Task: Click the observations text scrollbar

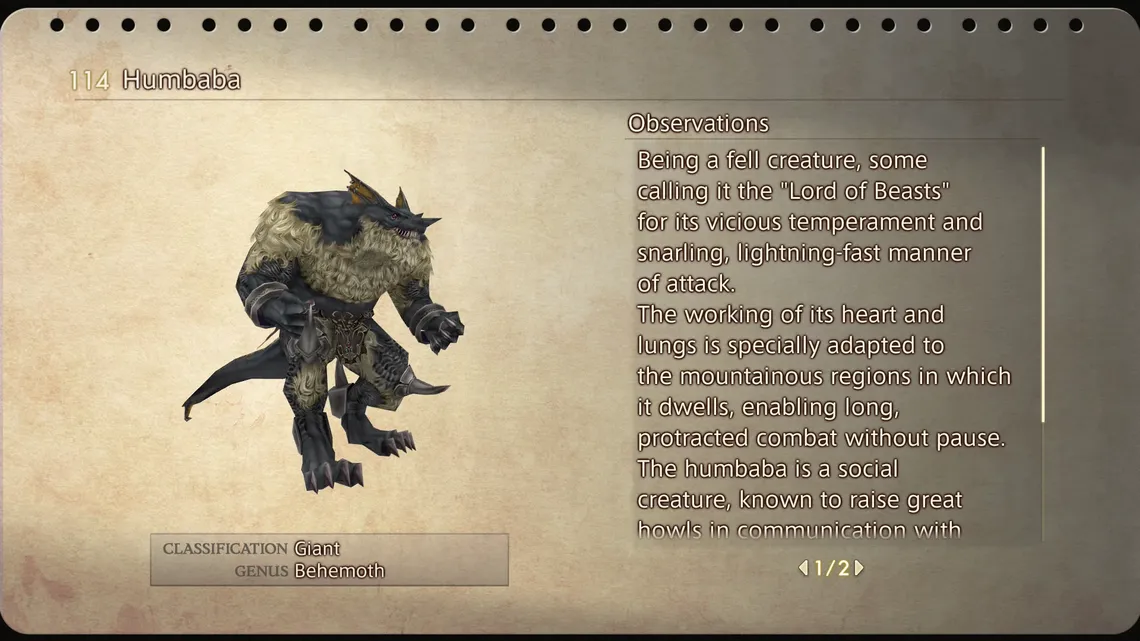Action: click(1043, 284)
